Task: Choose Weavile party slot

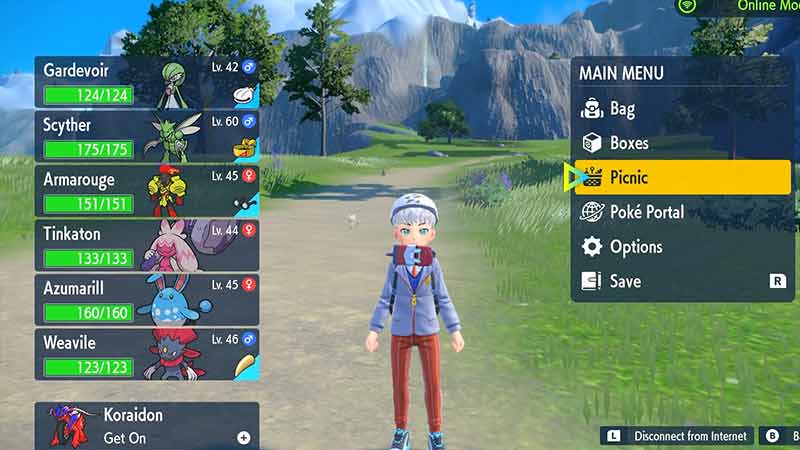Action: coord(147,354)
